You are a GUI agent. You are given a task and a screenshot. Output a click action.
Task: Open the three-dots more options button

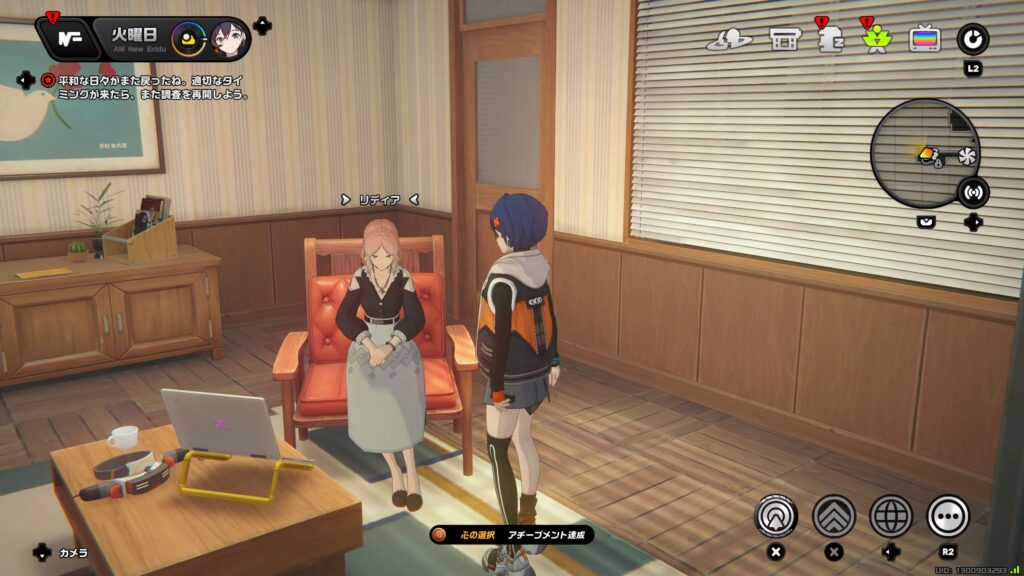(x=948, y=516)
